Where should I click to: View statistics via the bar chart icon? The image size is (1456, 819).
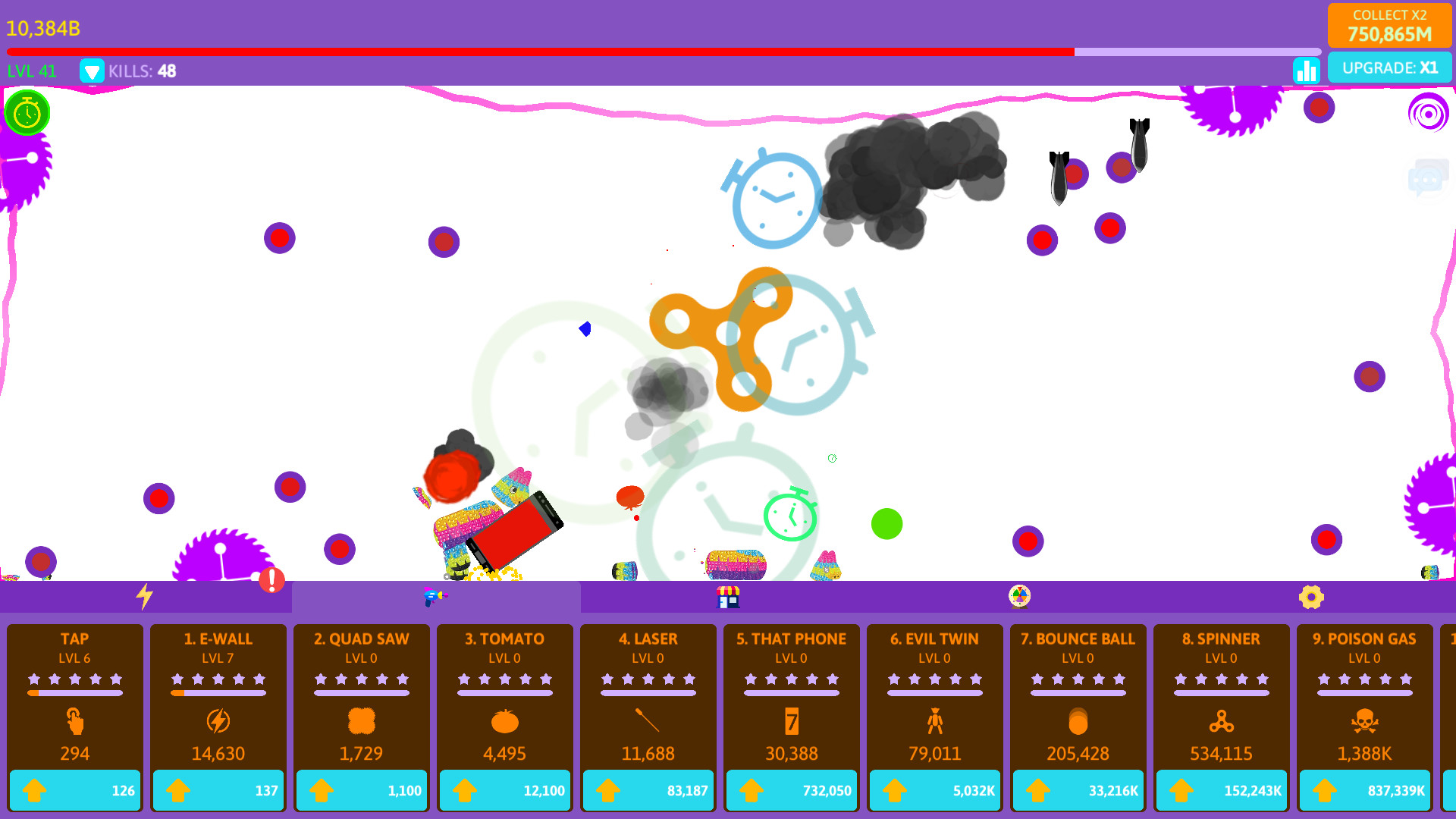coord(1306,70)
